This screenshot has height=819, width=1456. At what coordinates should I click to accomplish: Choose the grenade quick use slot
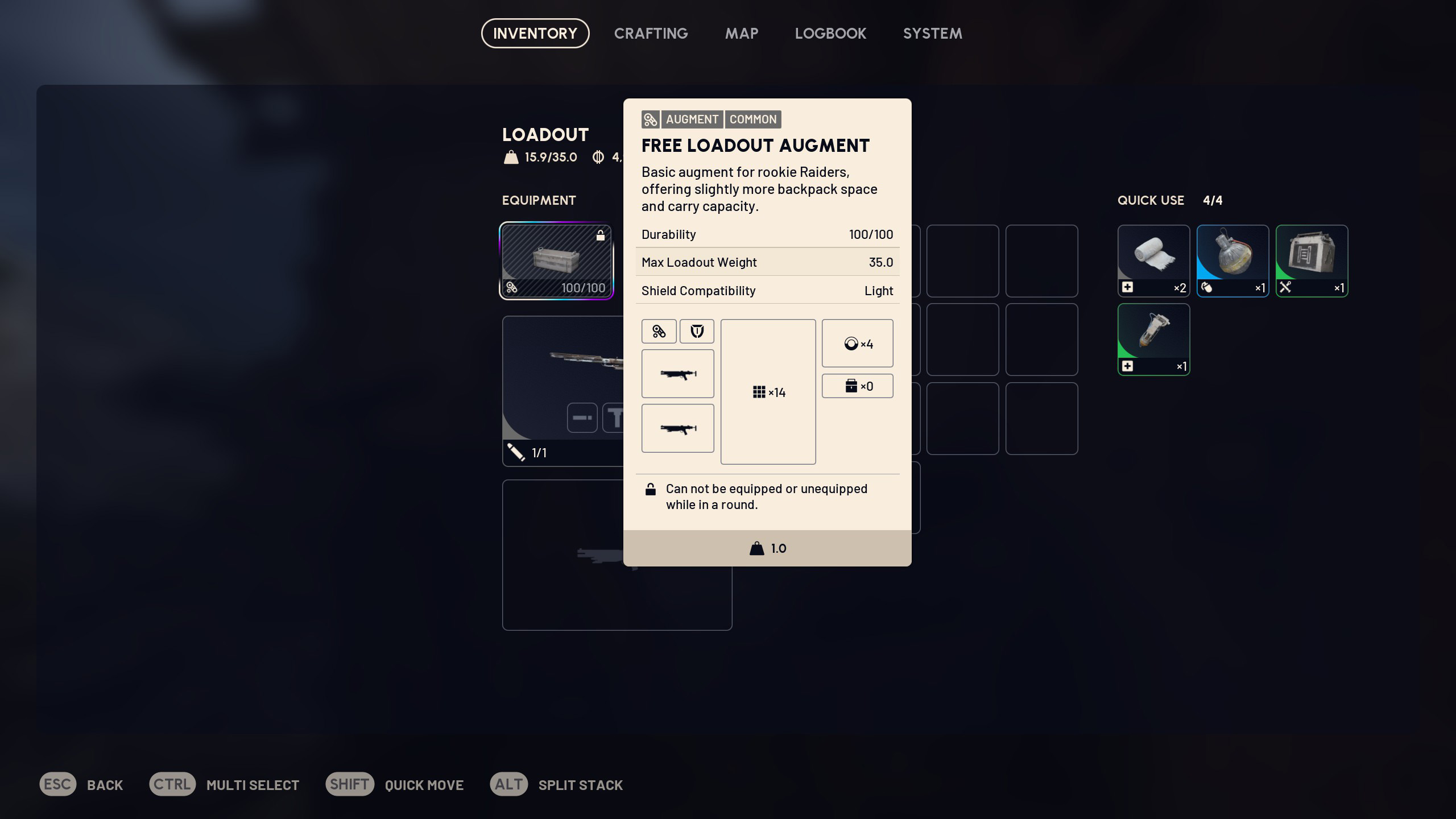[x=1232, y=261]
